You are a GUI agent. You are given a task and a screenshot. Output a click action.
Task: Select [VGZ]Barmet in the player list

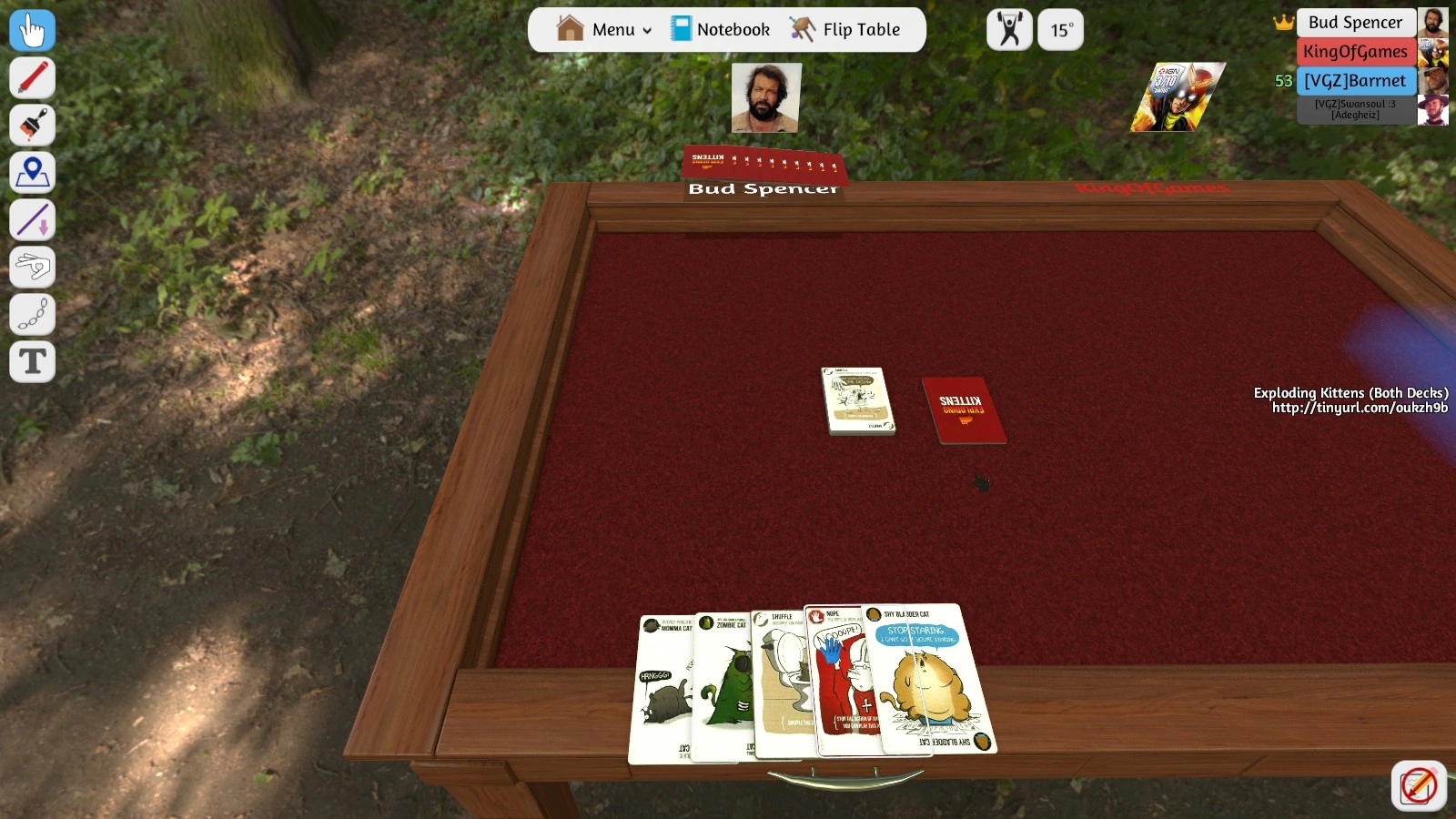pos(1355,81)
